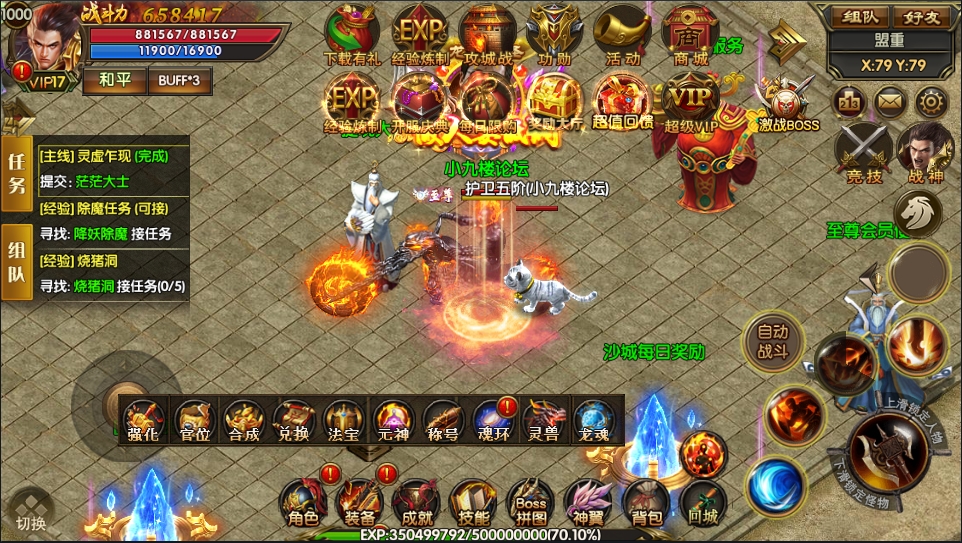Open the 角色 character sheet

pos(302,504)
